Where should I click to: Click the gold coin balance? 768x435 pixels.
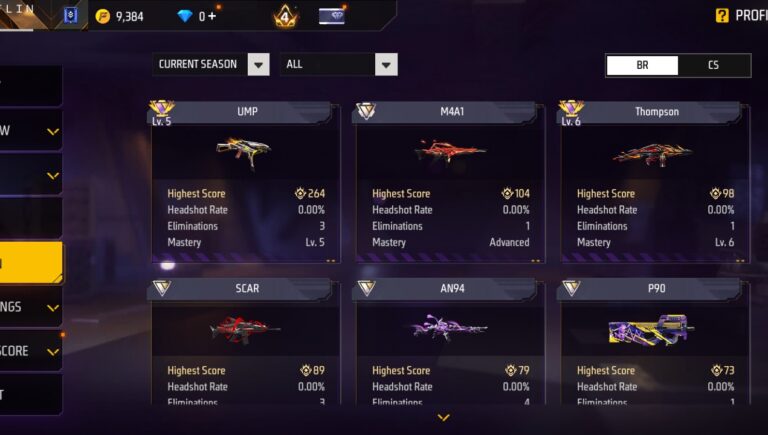point(120,16)
